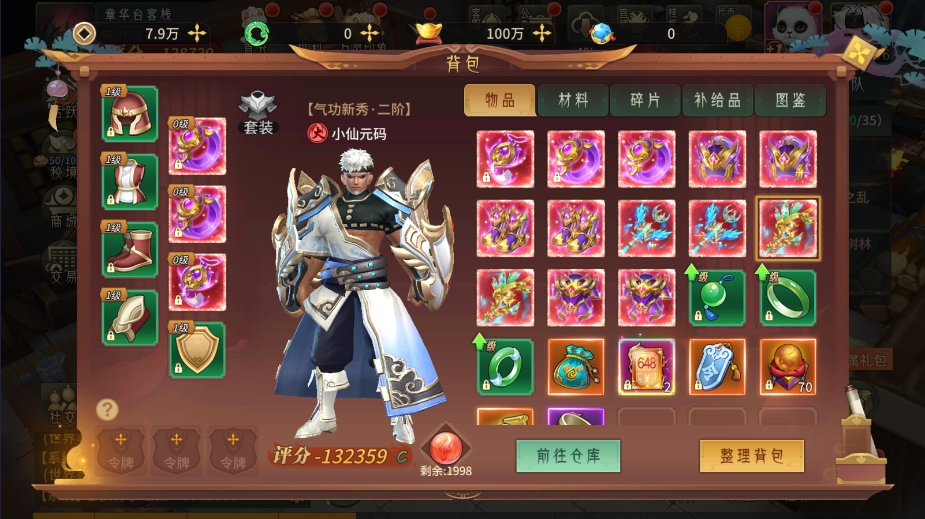
Task: Select the equipped chest armor slot
Action: [x=130, y=181]
